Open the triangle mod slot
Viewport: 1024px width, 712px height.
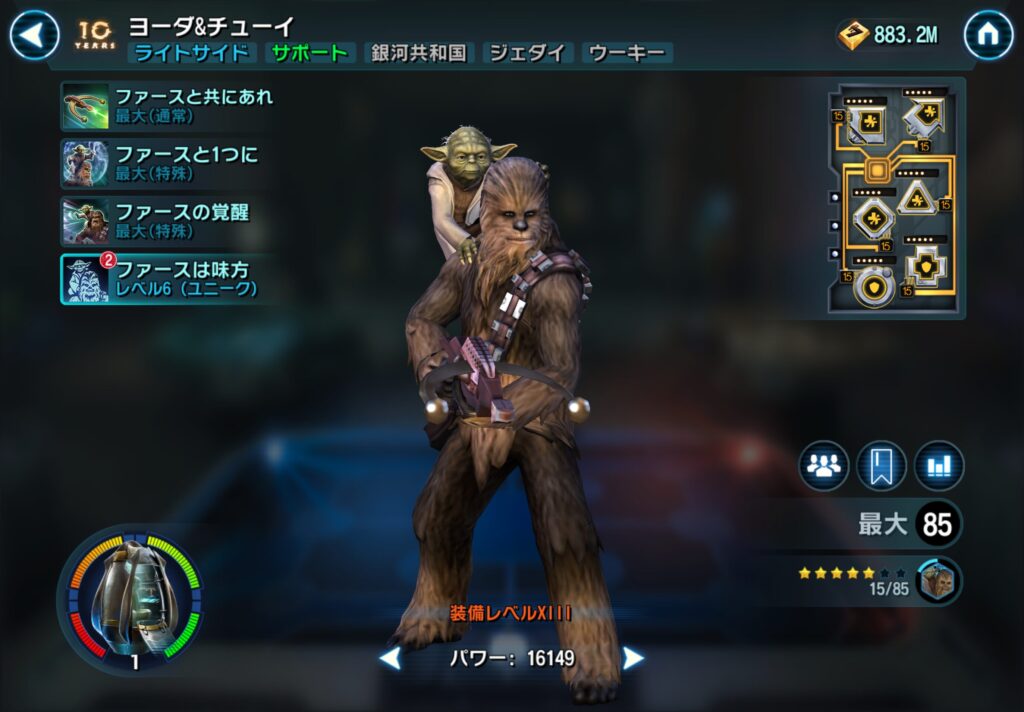pyautogui.click(x=919, y=199)
